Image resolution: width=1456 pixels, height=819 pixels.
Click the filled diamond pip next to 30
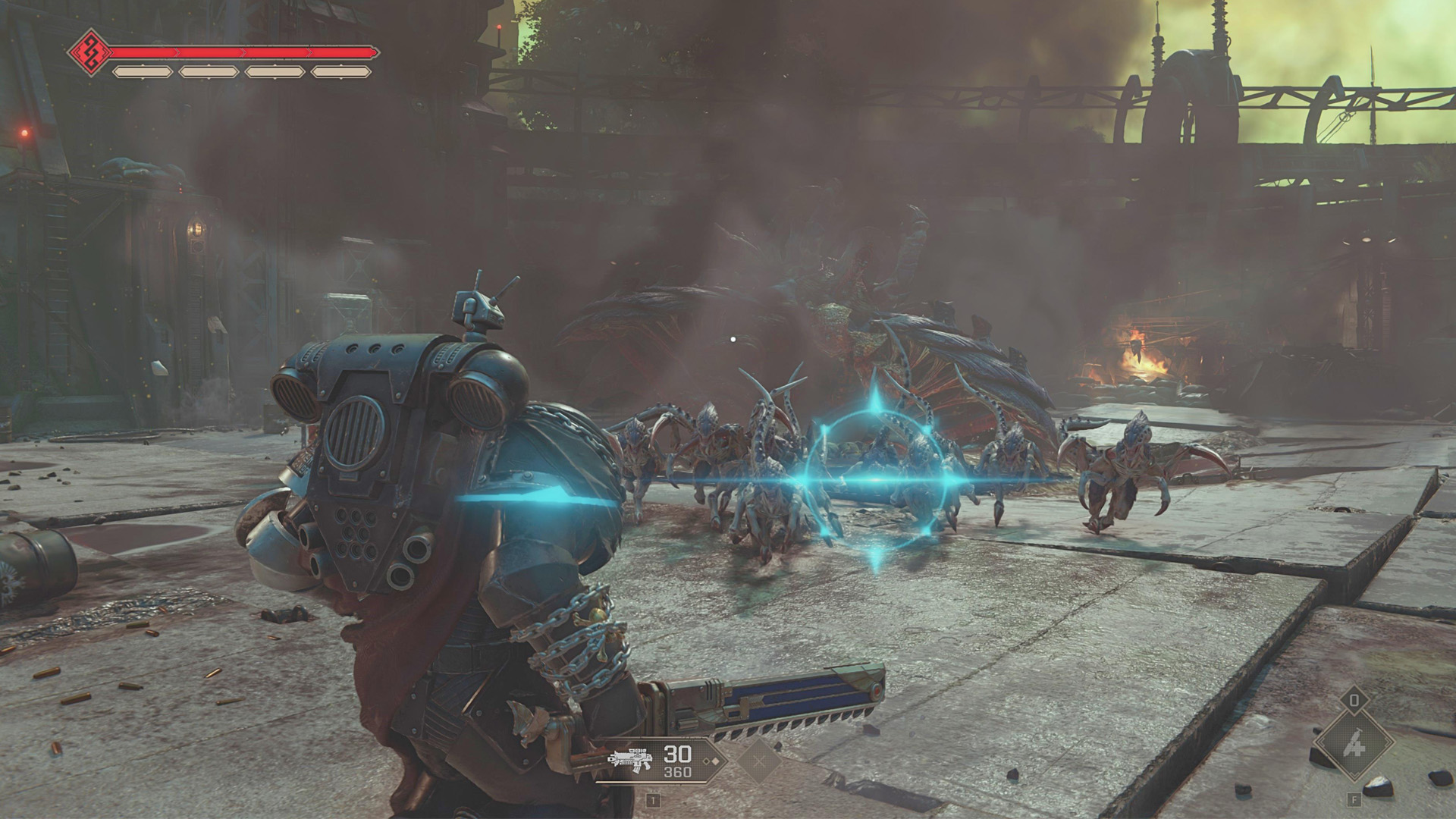pos(715,761)
